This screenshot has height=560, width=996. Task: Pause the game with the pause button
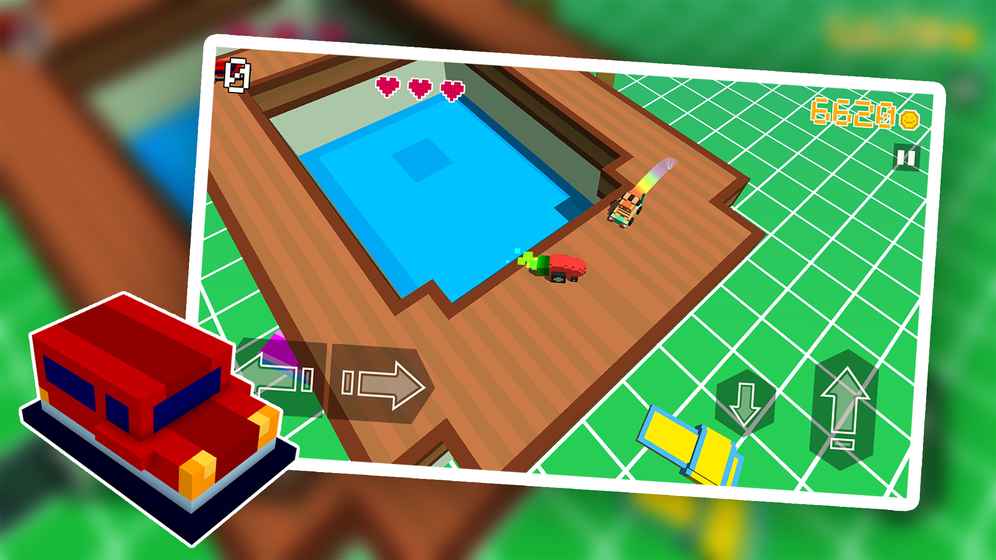(906, 157)
